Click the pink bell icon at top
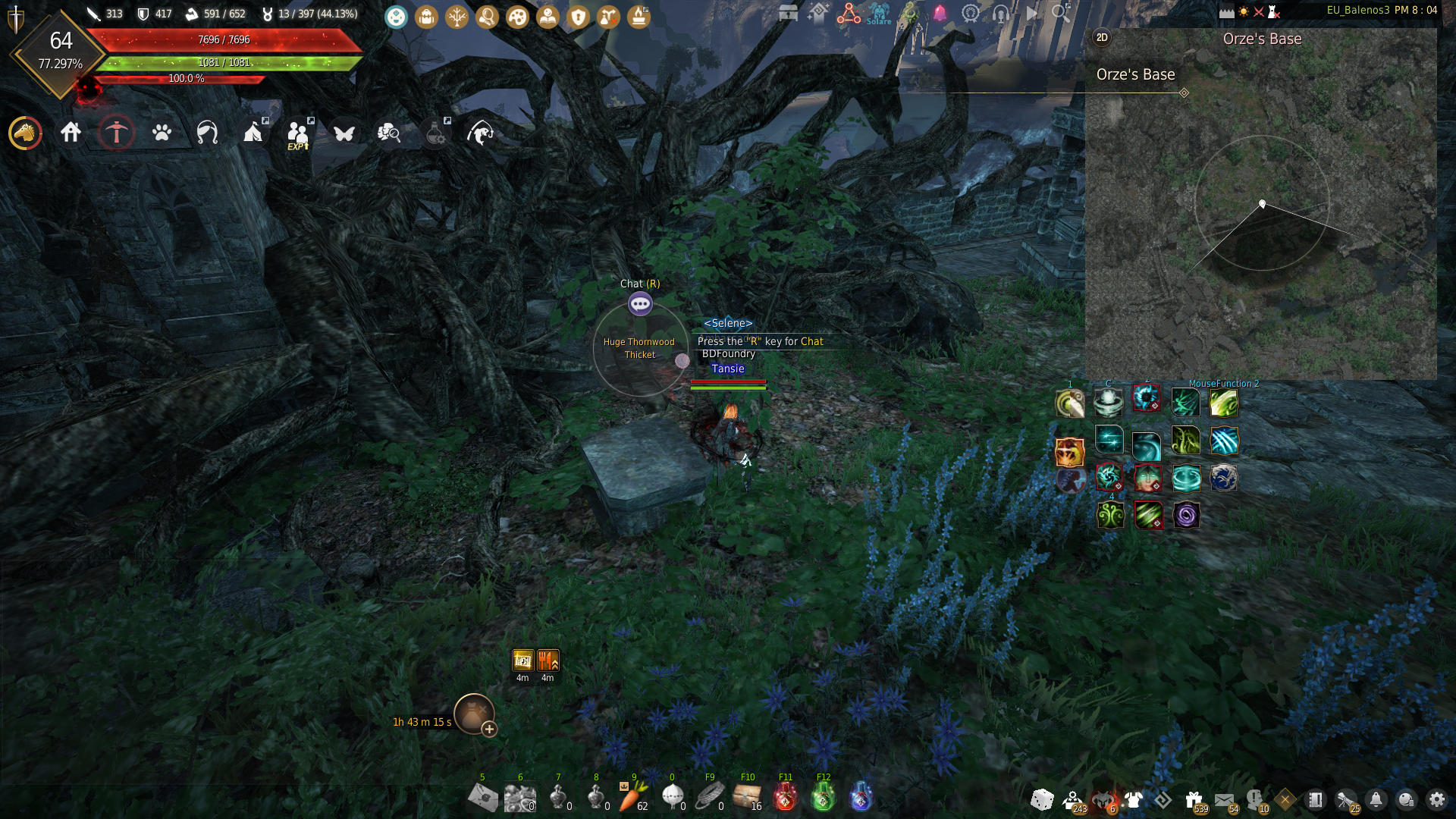This screenshot has height=819, width=1456. click(940, 14)
